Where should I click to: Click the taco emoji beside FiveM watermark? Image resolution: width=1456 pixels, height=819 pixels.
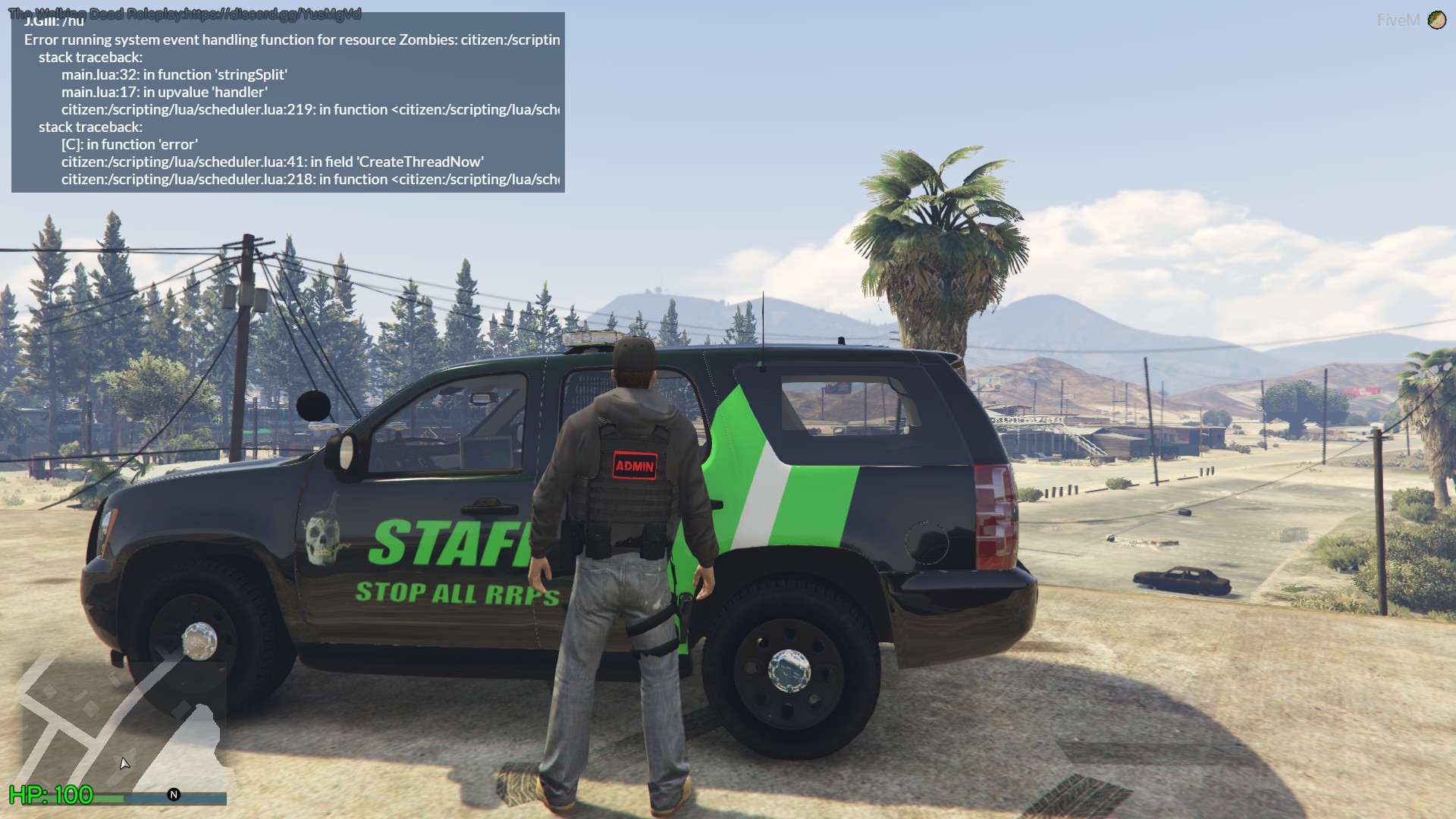pos(1438,19)
